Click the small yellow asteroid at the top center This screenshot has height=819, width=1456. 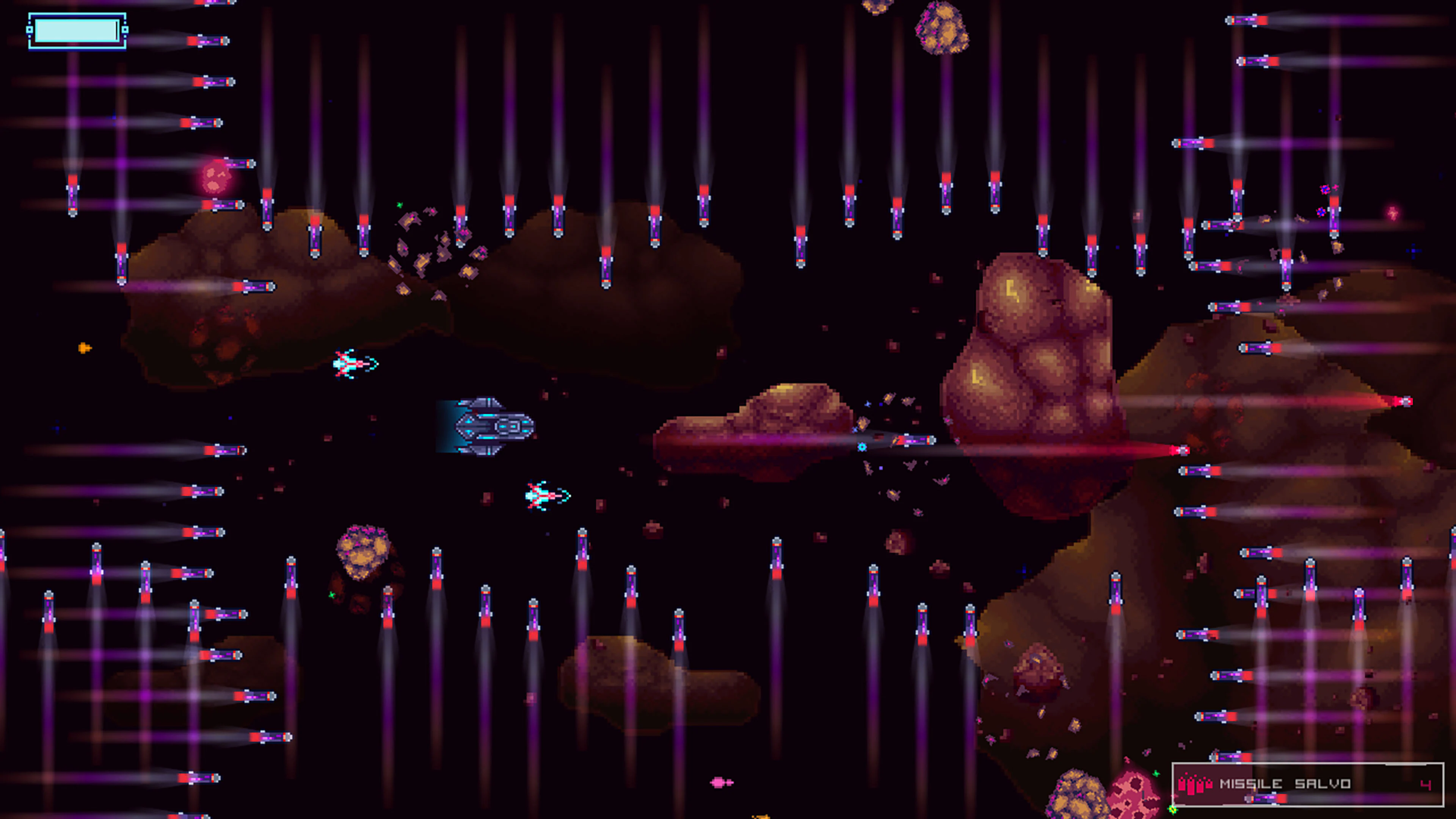943,28
